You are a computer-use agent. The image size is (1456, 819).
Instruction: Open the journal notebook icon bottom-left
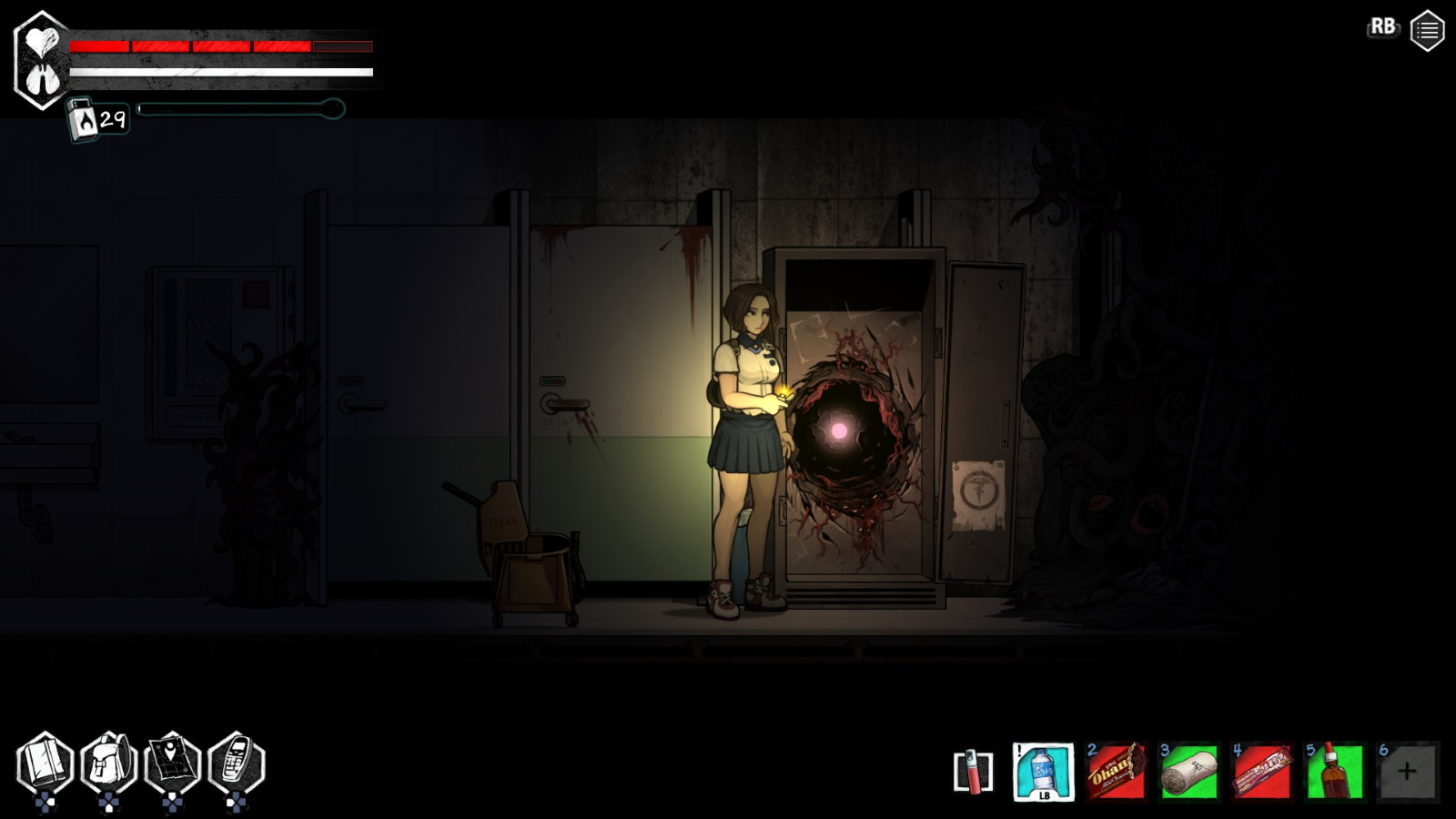tap(47, 761)
